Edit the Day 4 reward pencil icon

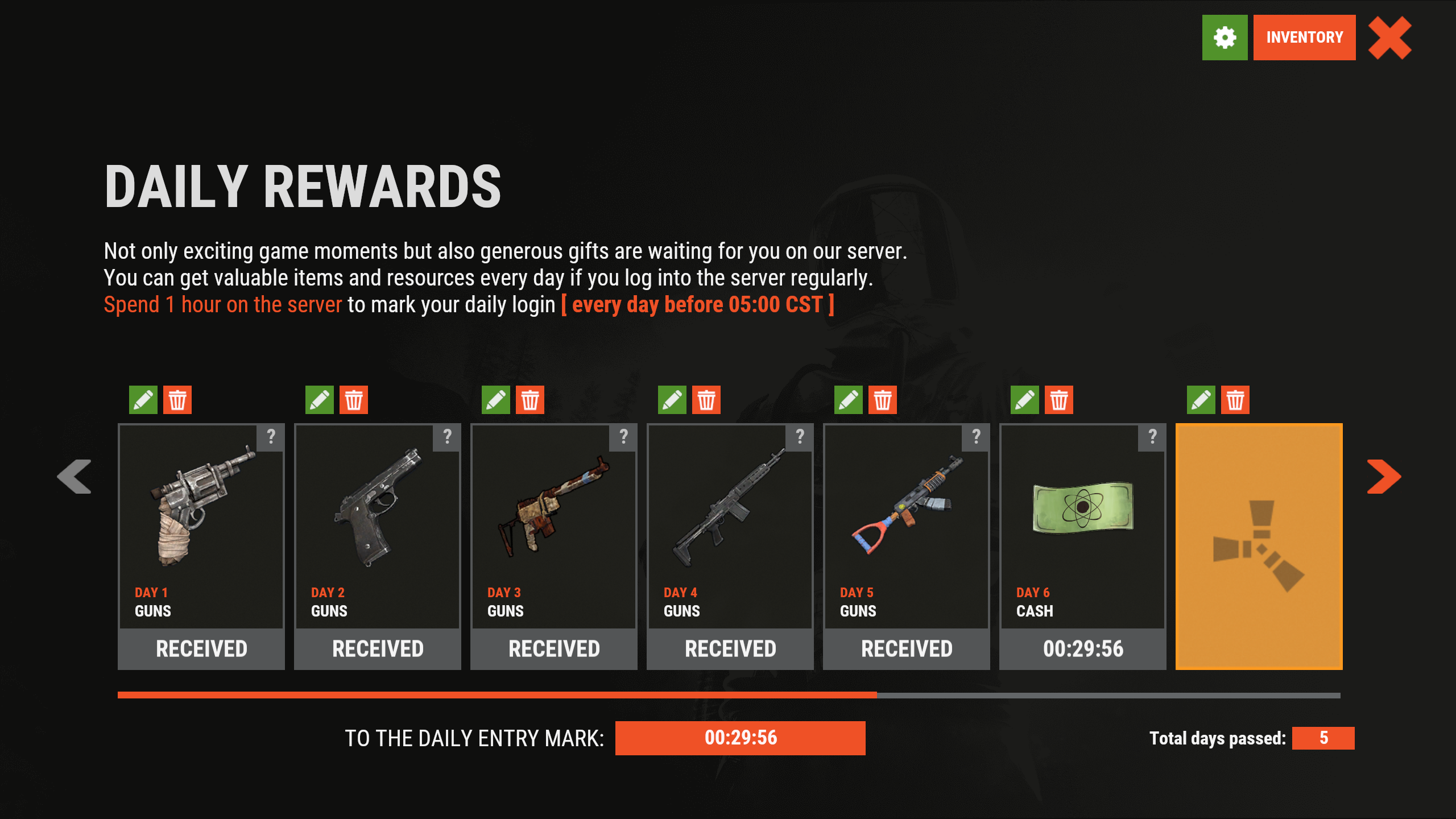672,400
